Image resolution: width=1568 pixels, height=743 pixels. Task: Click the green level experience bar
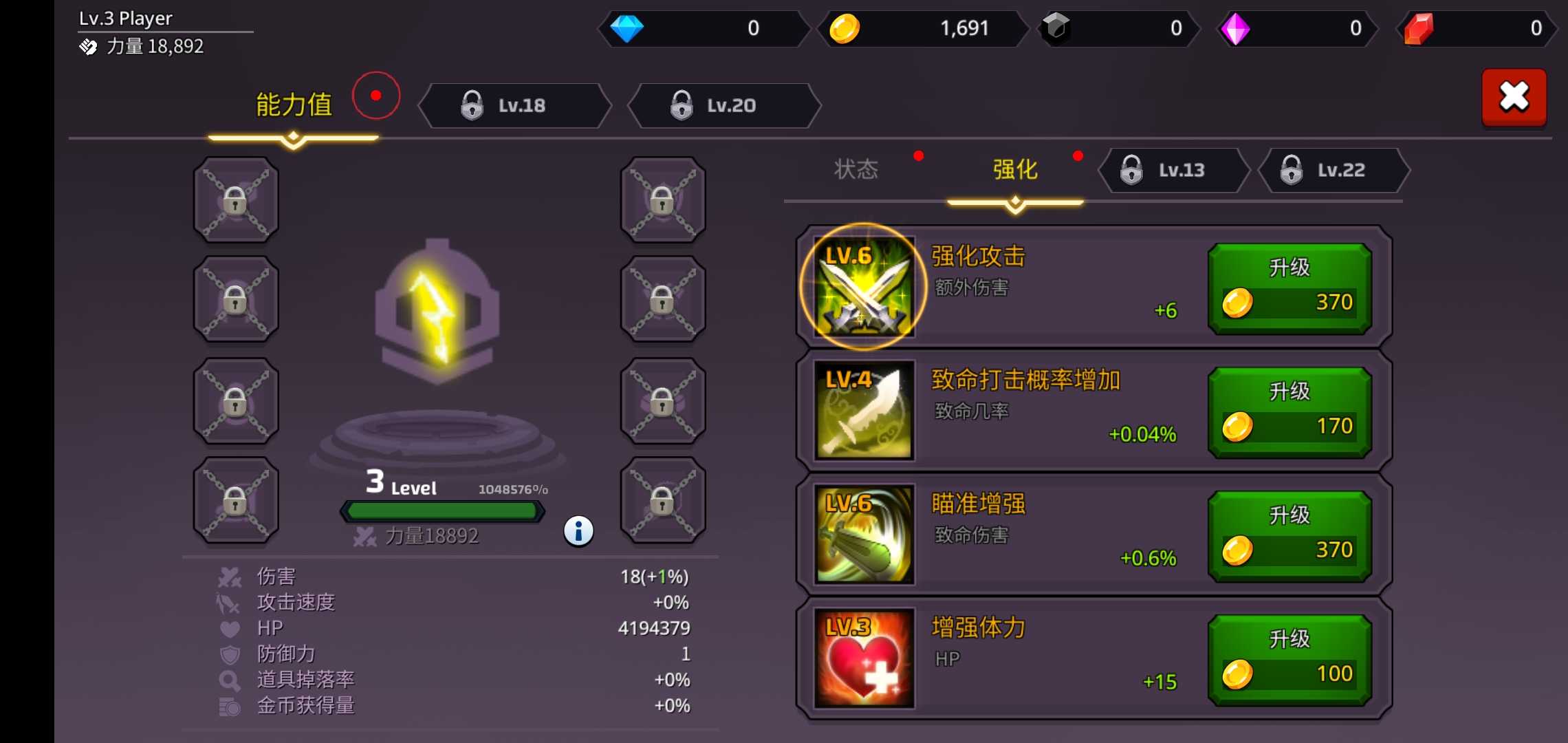[442, 510]
